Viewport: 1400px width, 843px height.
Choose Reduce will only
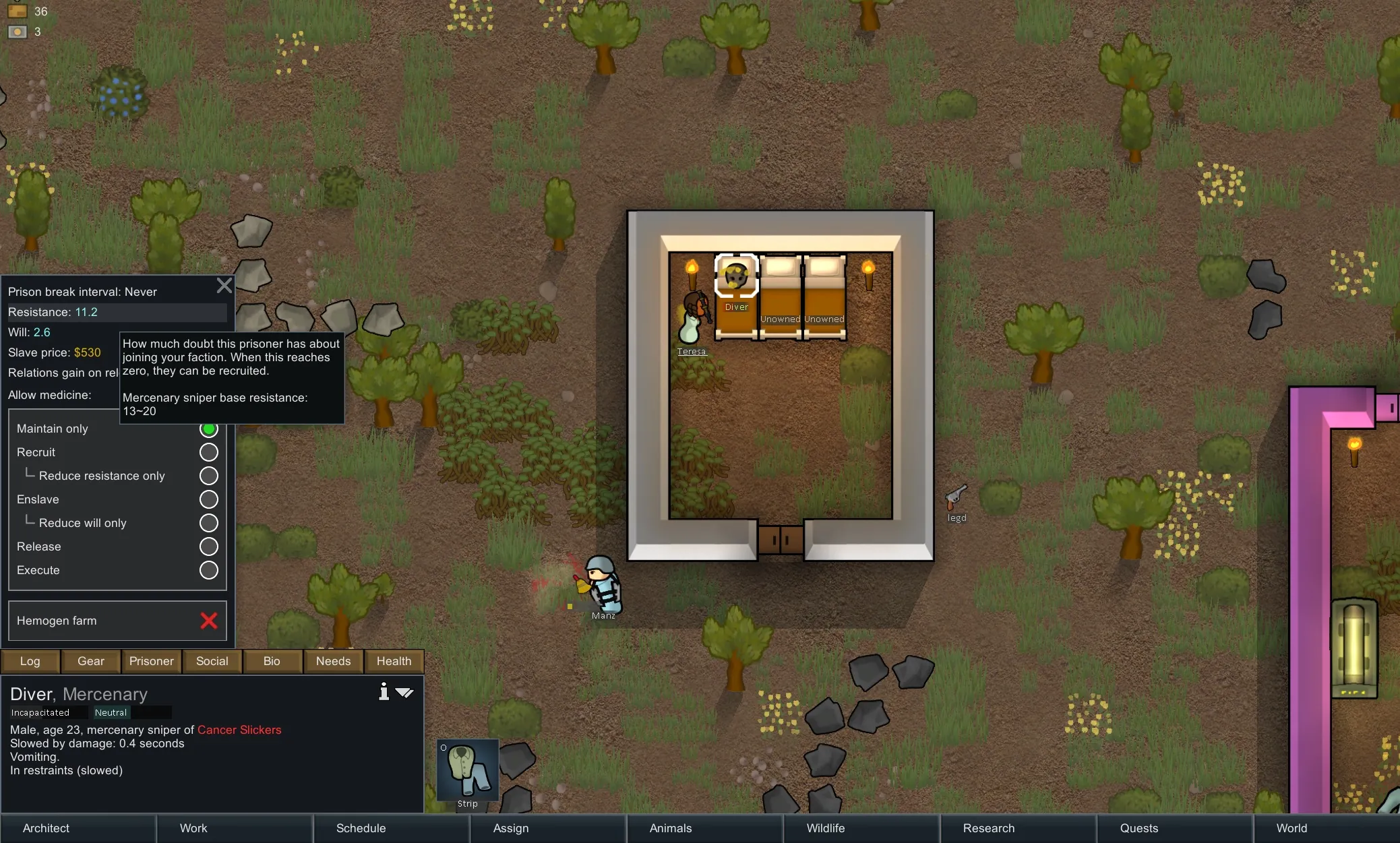click(208, 523)
